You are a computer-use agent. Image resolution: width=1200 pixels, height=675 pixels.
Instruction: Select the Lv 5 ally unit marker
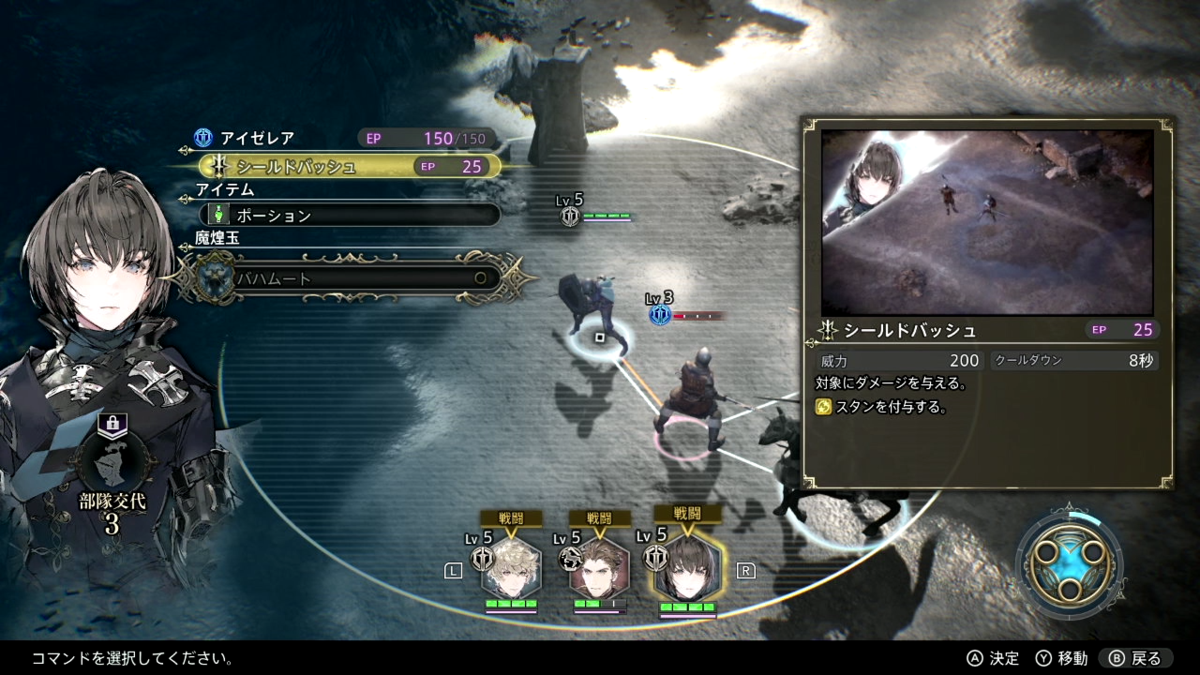pyautogui.click(x=570, y=215)
